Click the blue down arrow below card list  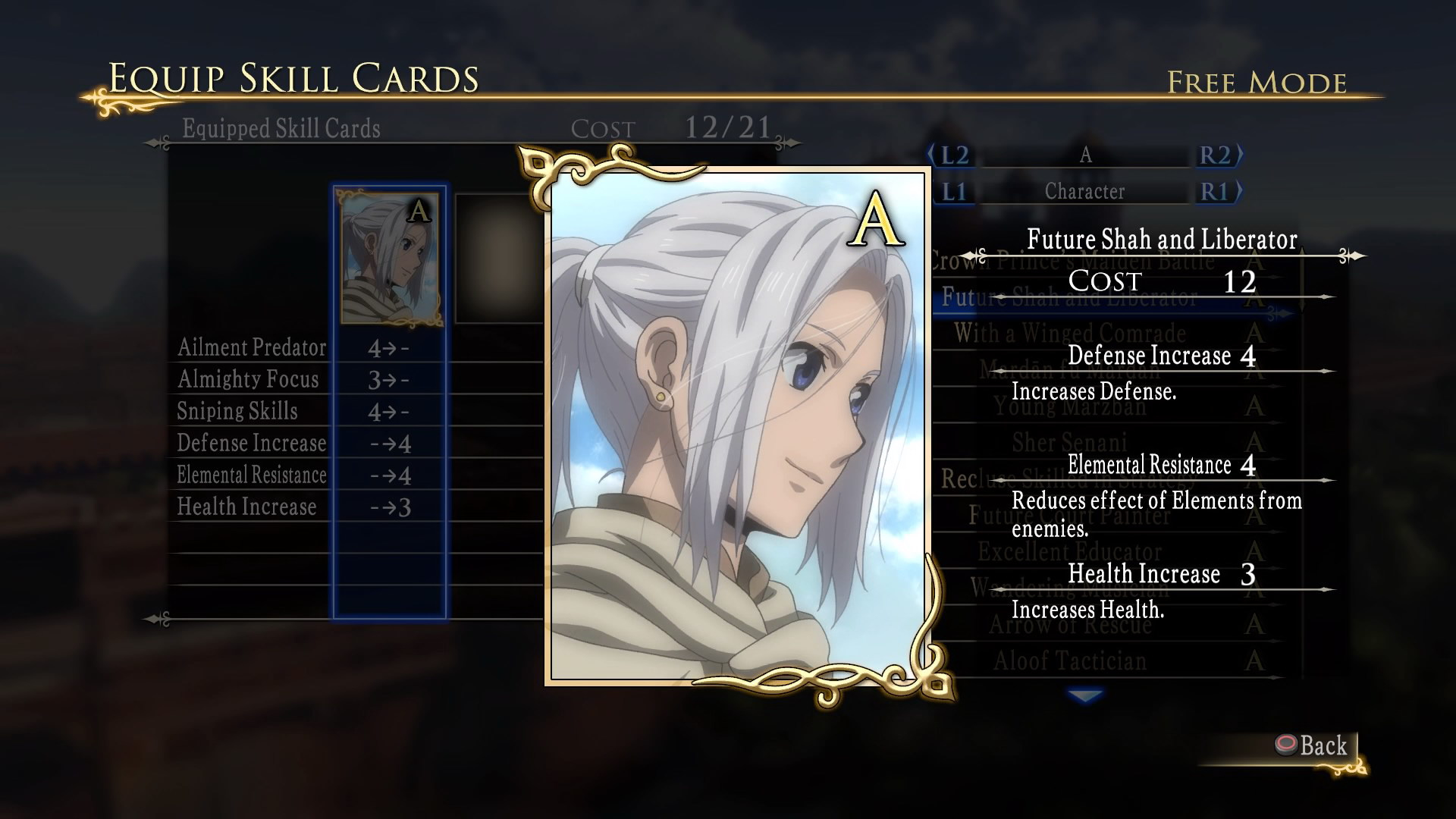(1085, 695)
